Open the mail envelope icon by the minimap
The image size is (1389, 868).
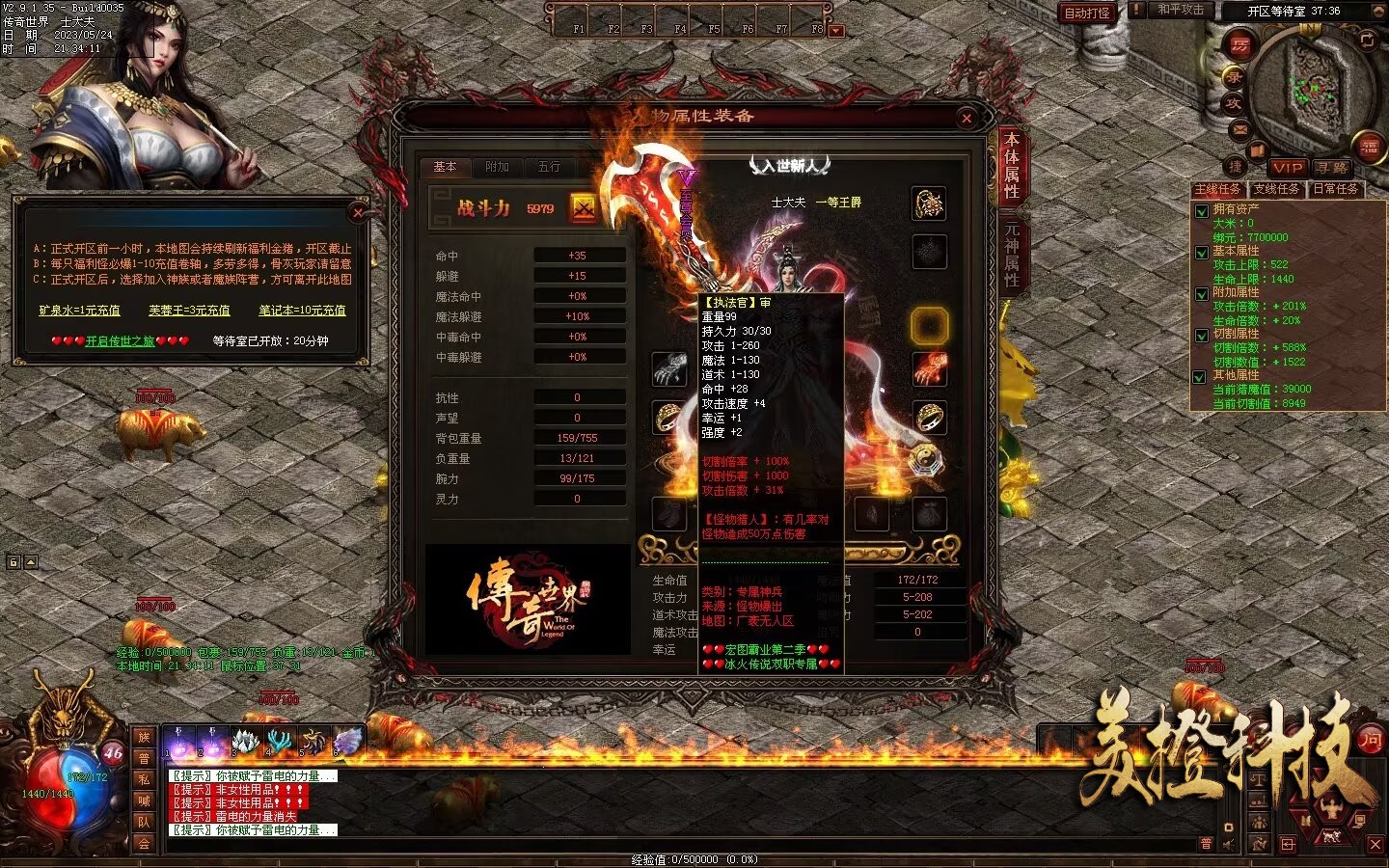(x=1239, y=129)
